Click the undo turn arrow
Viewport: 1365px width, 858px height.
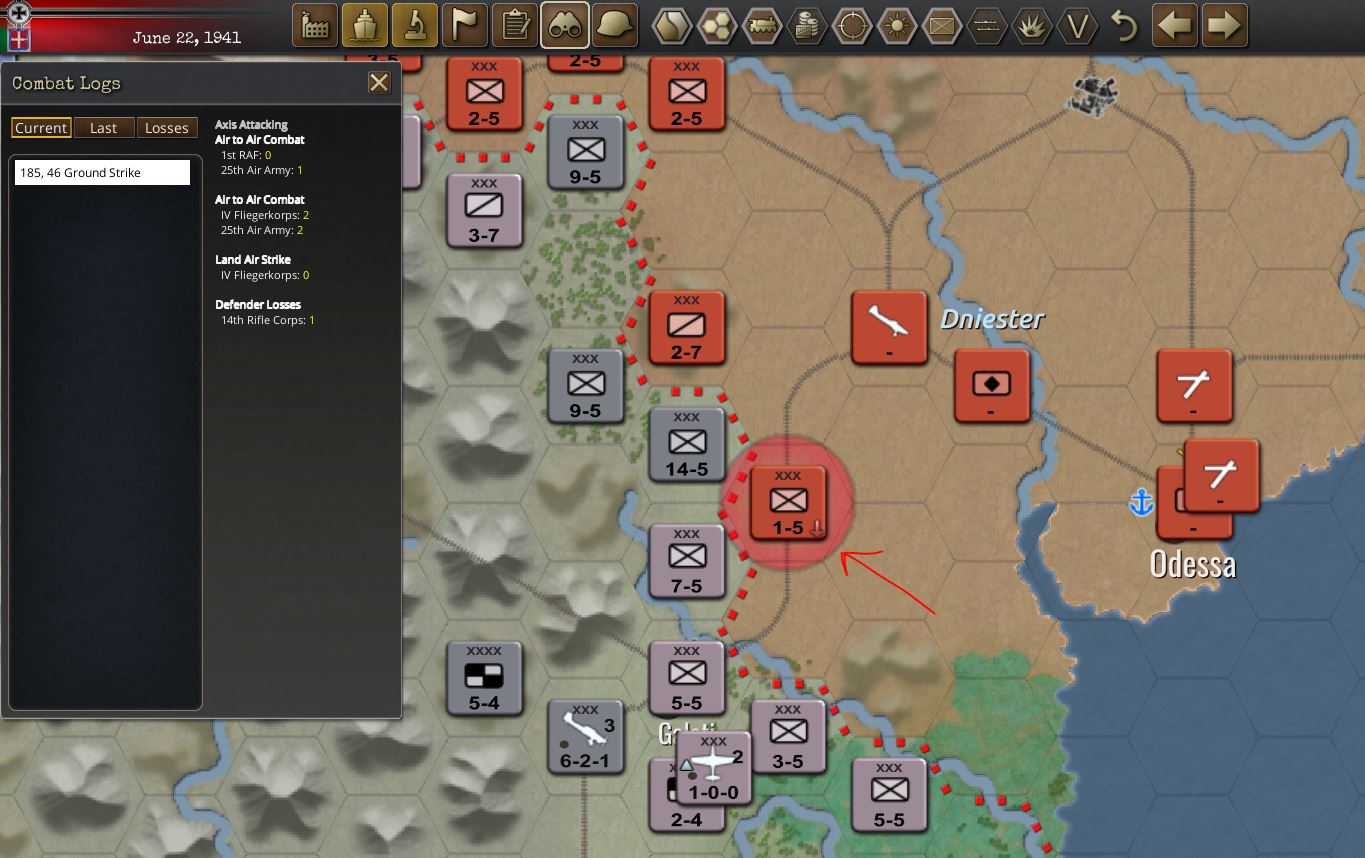(1123, 27)
